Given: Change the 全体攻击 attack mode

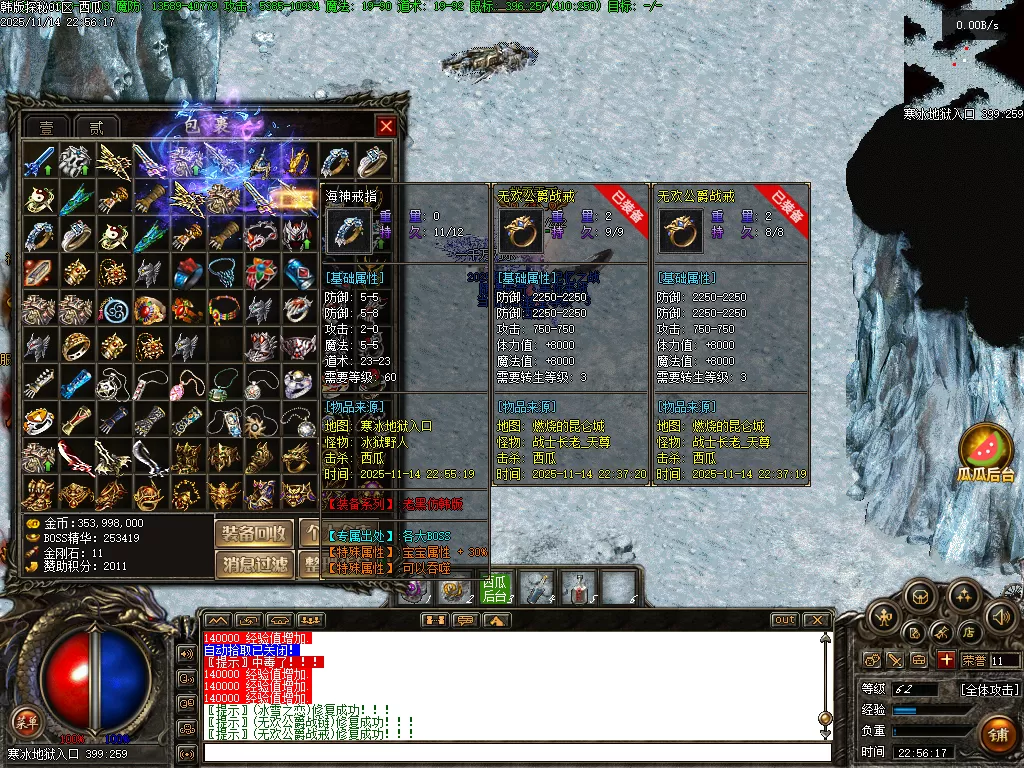Looking at the screenshot, I should pos(989,689).
